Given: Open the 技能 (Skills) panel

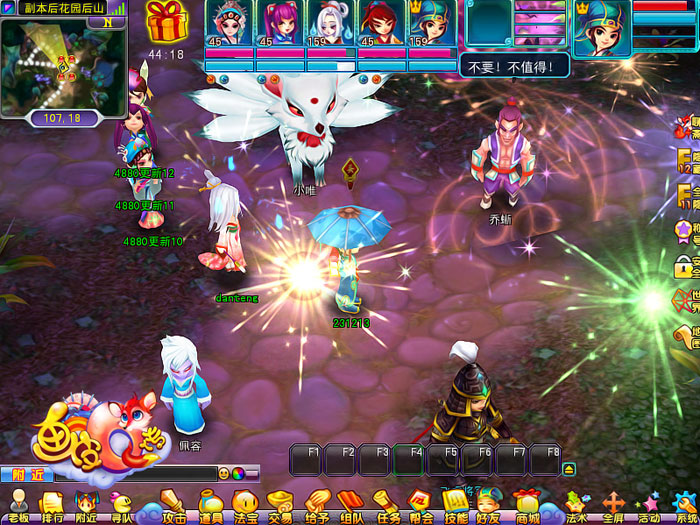Looking at the screenshot, I should coord(455,505).
